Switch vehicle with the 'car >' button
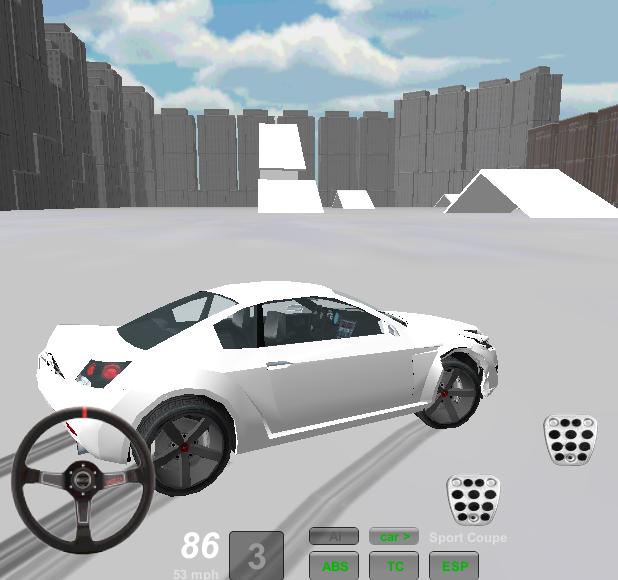 coord(394,537)
